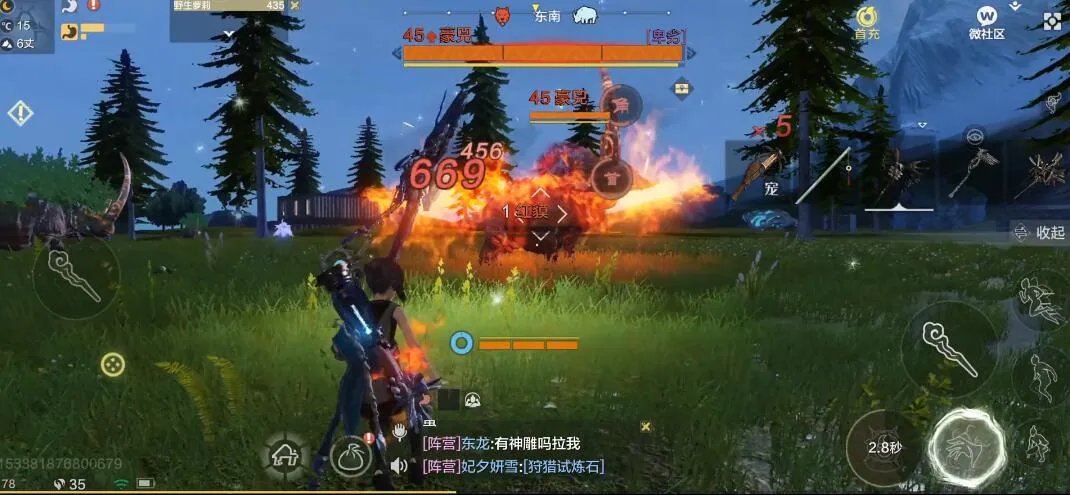This screenshot has height=495, width=1070.
Task: Tap the diamond exclamation alert icon
Action: [21, 112]
